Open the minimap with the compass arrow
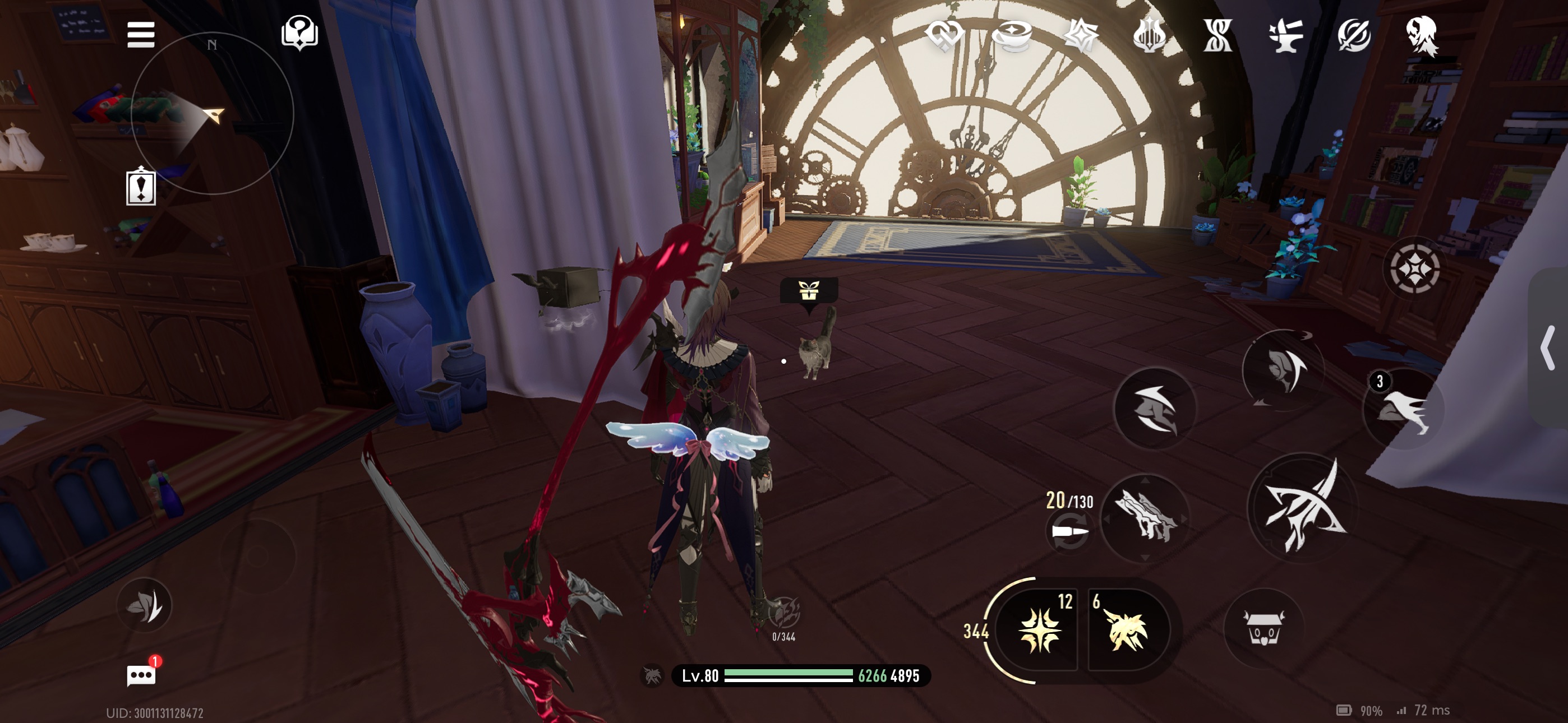The height and width of the screenshot is (723, 1568). [213, 113]
